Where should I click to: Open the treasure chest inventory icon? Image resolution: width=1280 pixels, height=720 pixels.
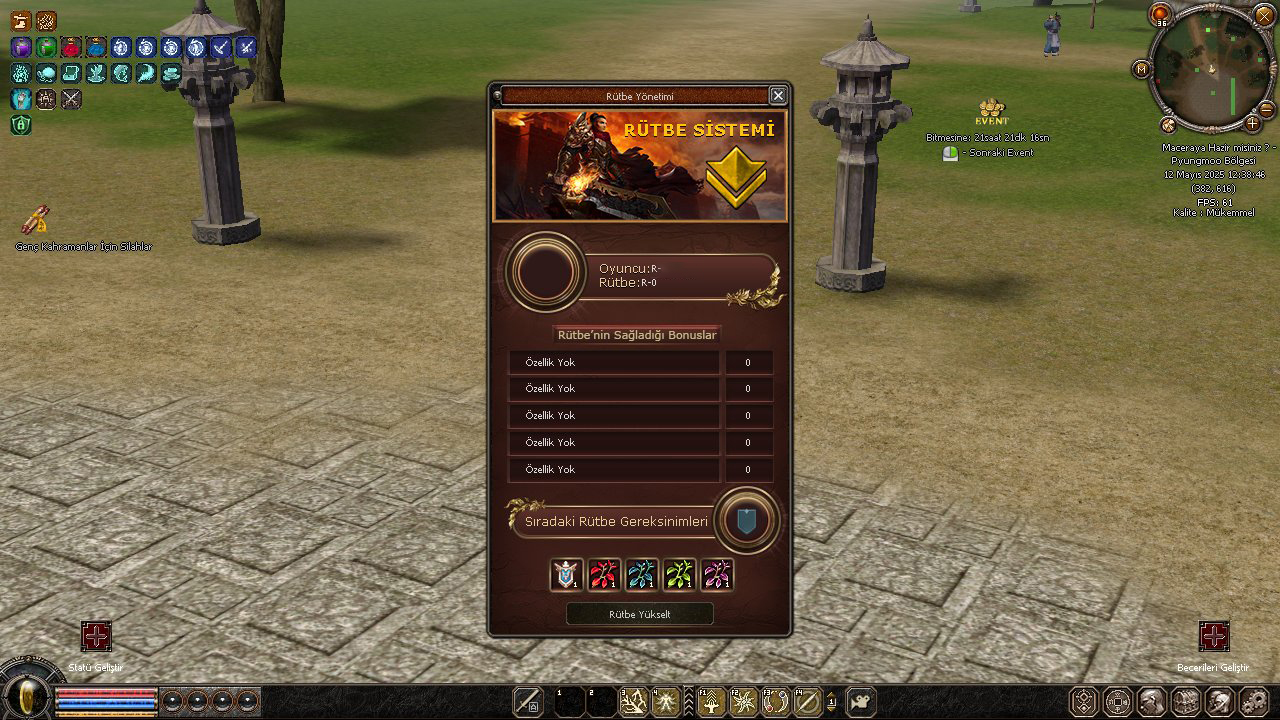[1185, 701]
